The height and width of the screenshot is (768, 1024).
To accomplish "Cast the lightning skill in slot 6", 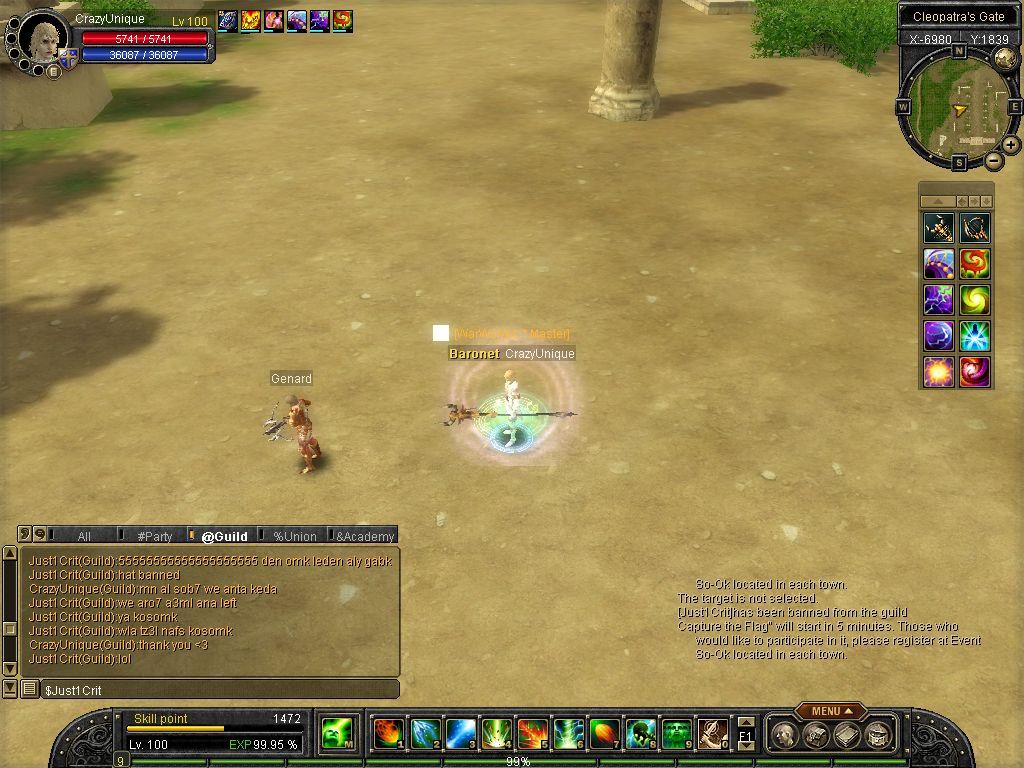I will pos(568,734).
